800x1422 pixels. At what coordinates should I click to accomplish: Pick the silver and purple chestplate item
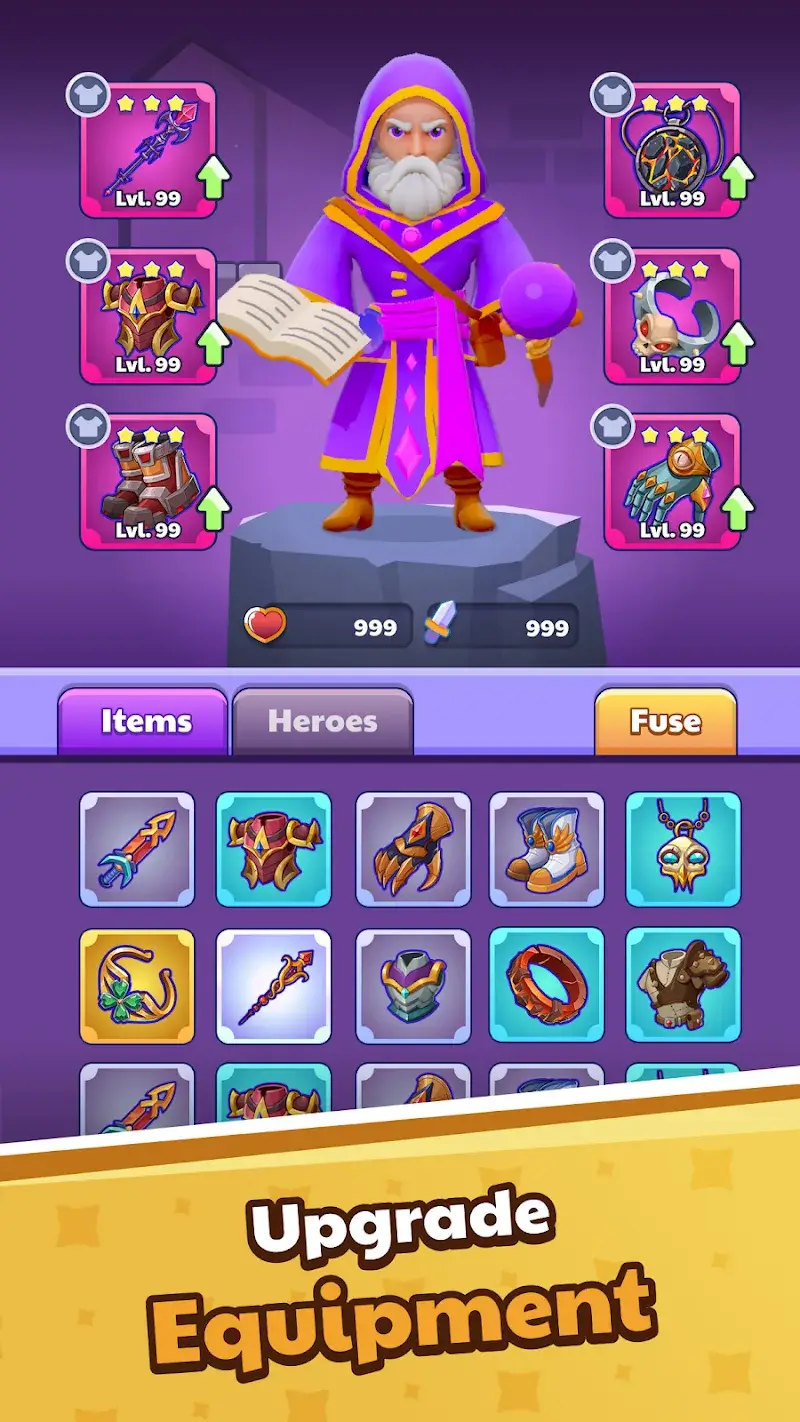tap(412, 985)
